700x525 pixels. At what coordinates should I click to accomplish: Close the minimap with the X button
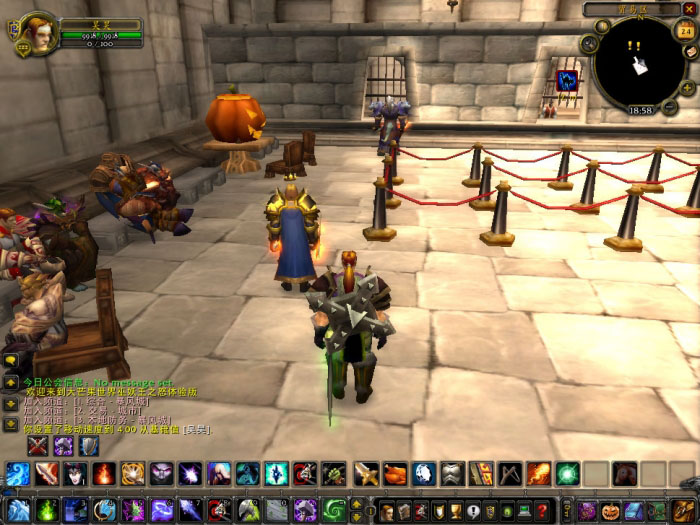[x=688, y=9]
